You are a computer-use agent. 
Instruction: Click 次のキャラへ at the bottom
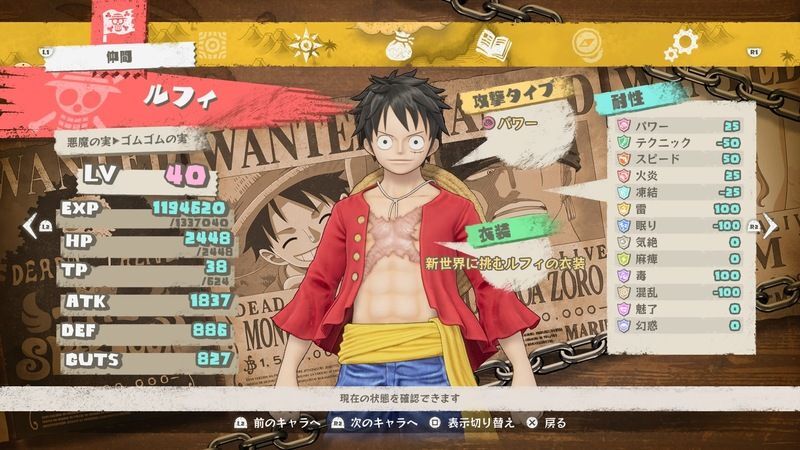[x=375, y=423]
